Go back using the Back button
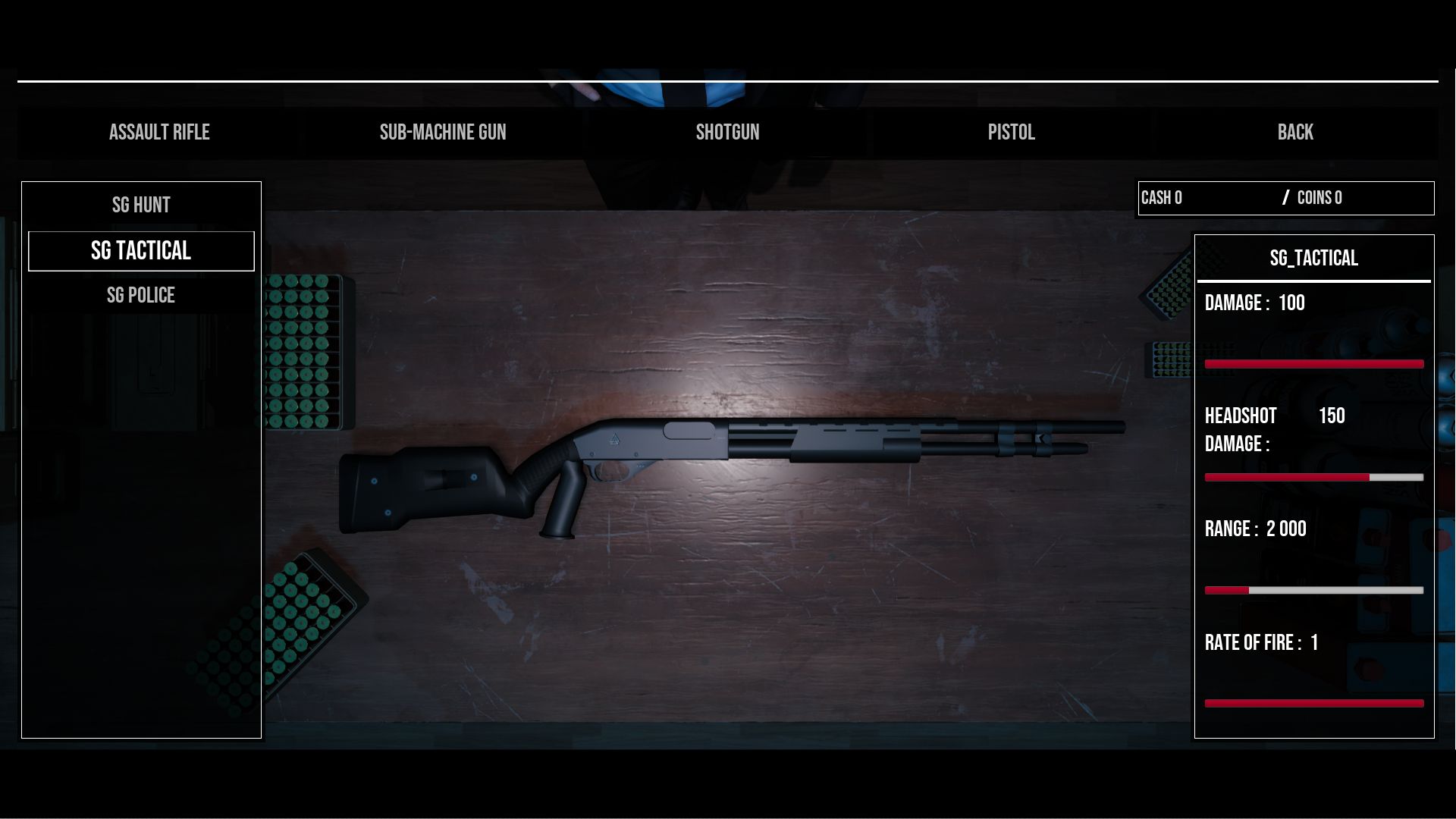 pyautogui.click(x=1294, y=133)
